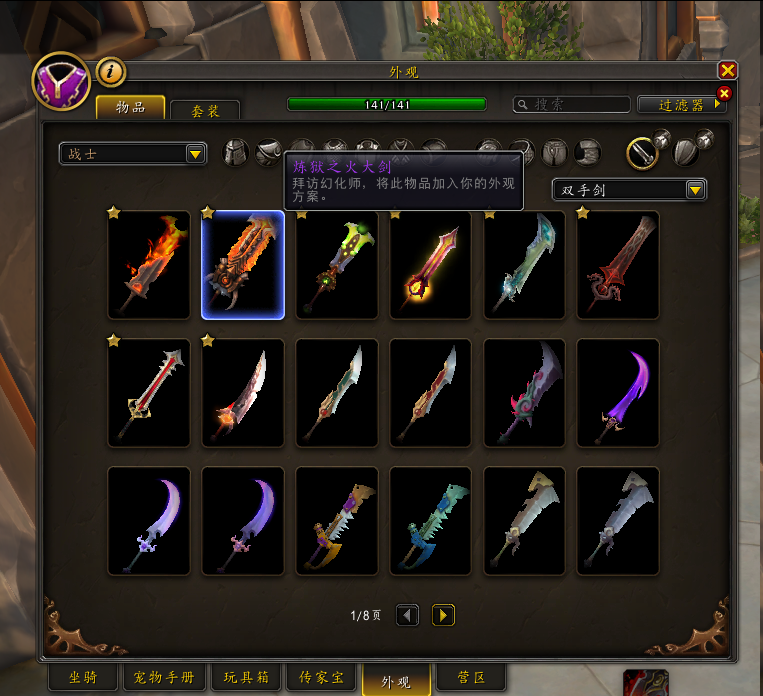The width and height of the screenshot is (763, 696).
Task: Choose the highlighted 炼狱之火大剑 appearance
Action: point(243,265)
